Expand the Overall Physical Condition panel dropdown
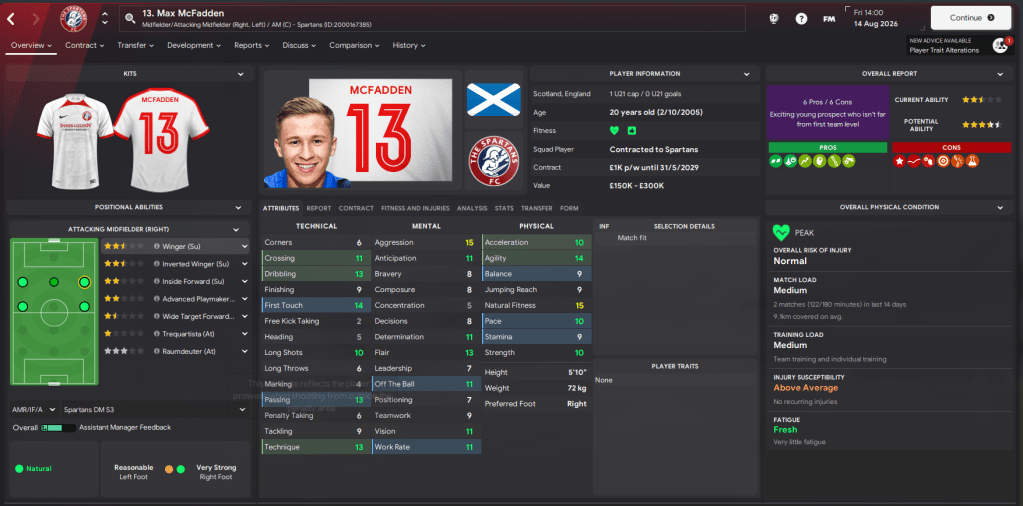The height and width of the screenshot is (506, 1023). (x=999, y=207)
